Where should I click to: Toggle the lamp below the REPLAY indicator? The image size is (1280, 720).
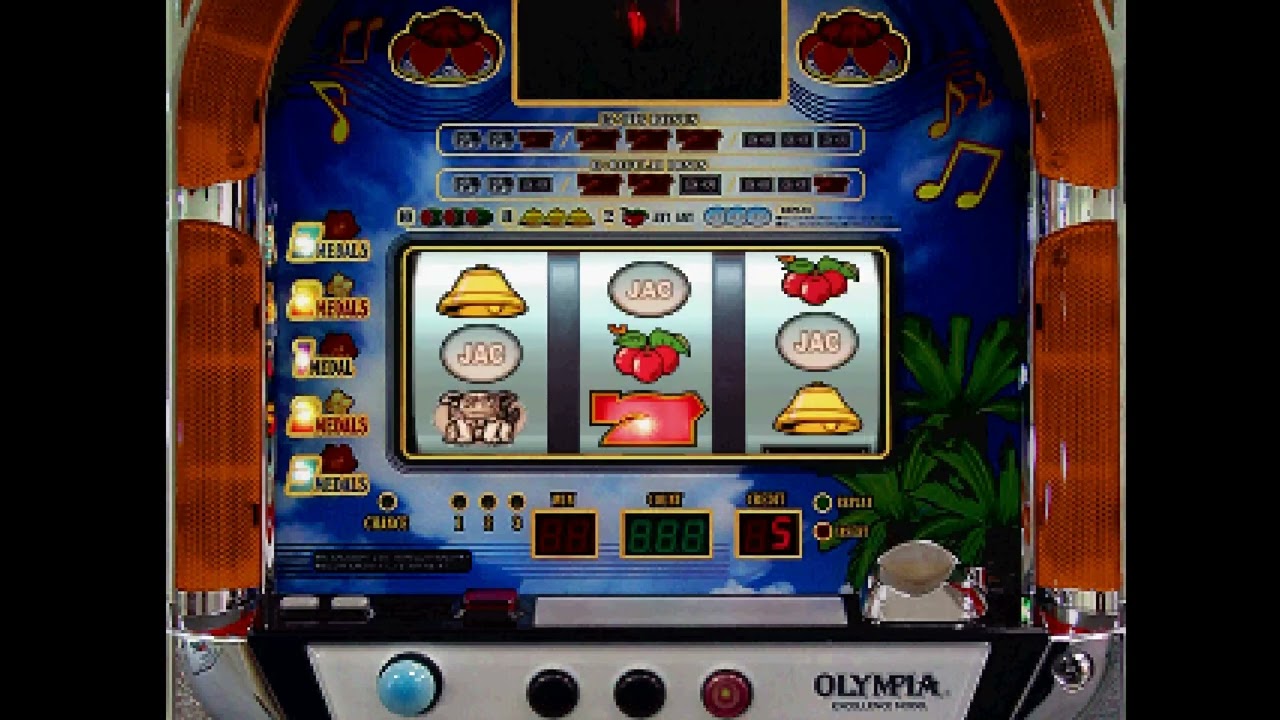[822, 531]
